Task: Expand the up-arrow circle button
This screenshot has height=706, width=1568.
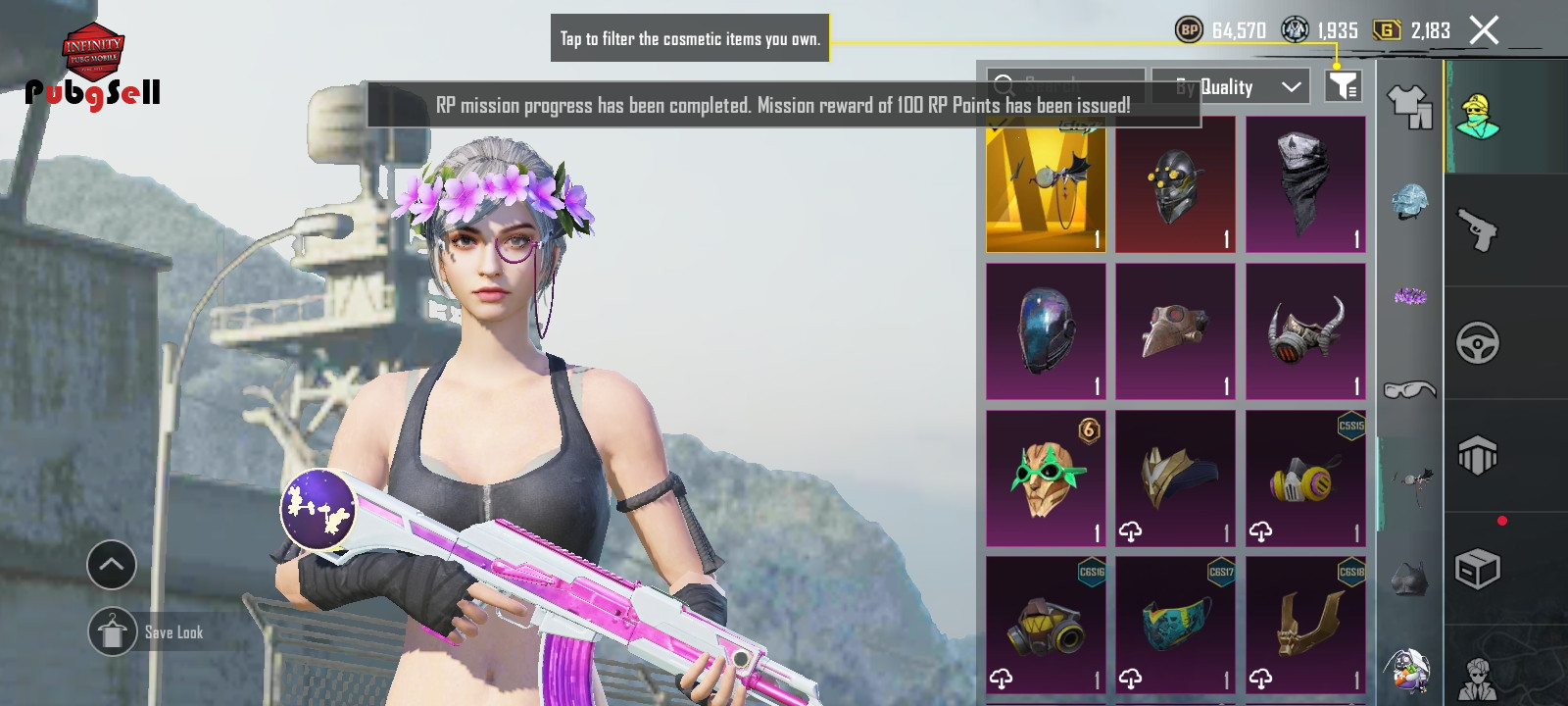Action: pos(112,565)
